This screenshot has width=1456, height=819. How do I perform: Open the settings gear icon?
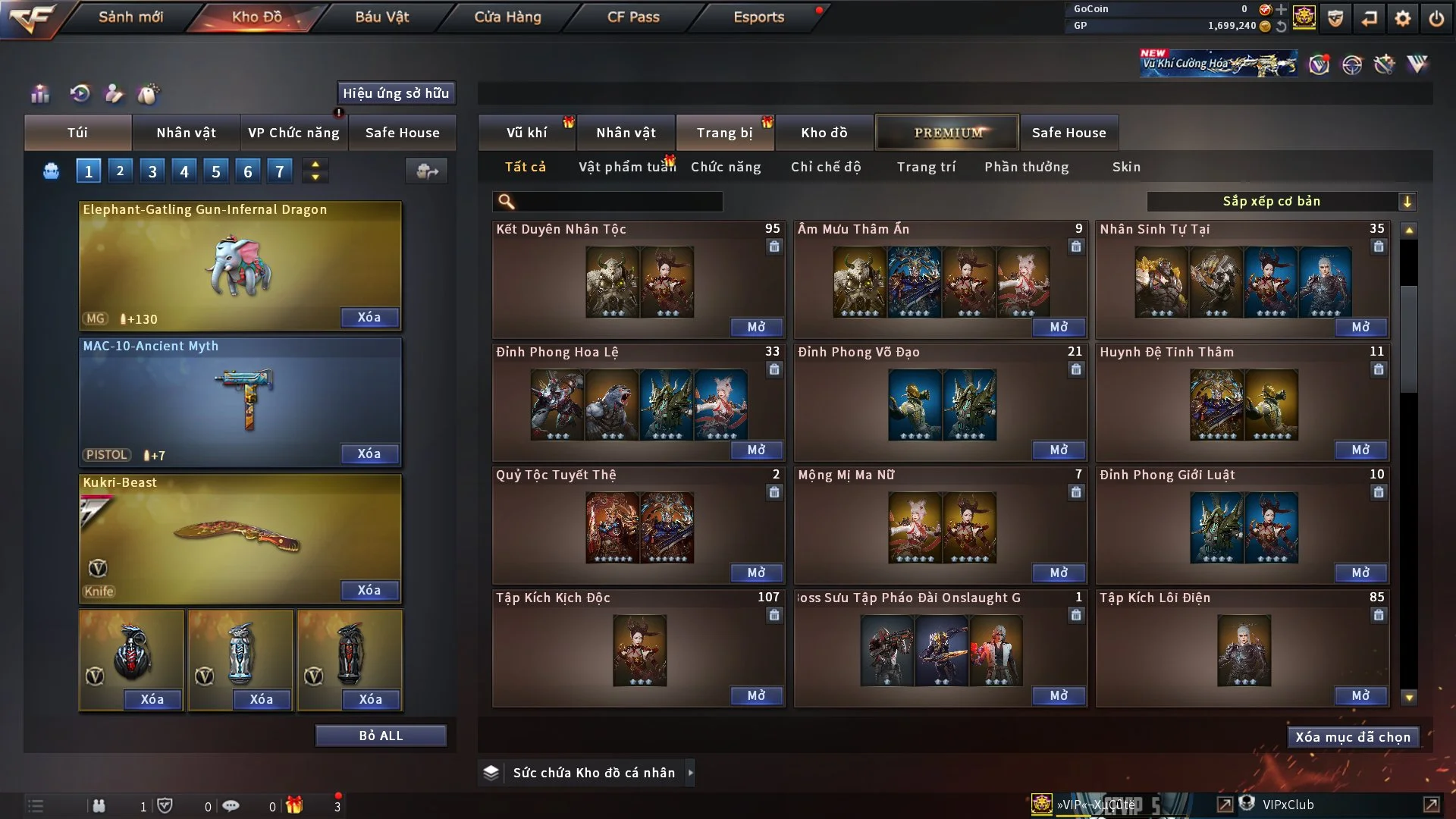1403,18
